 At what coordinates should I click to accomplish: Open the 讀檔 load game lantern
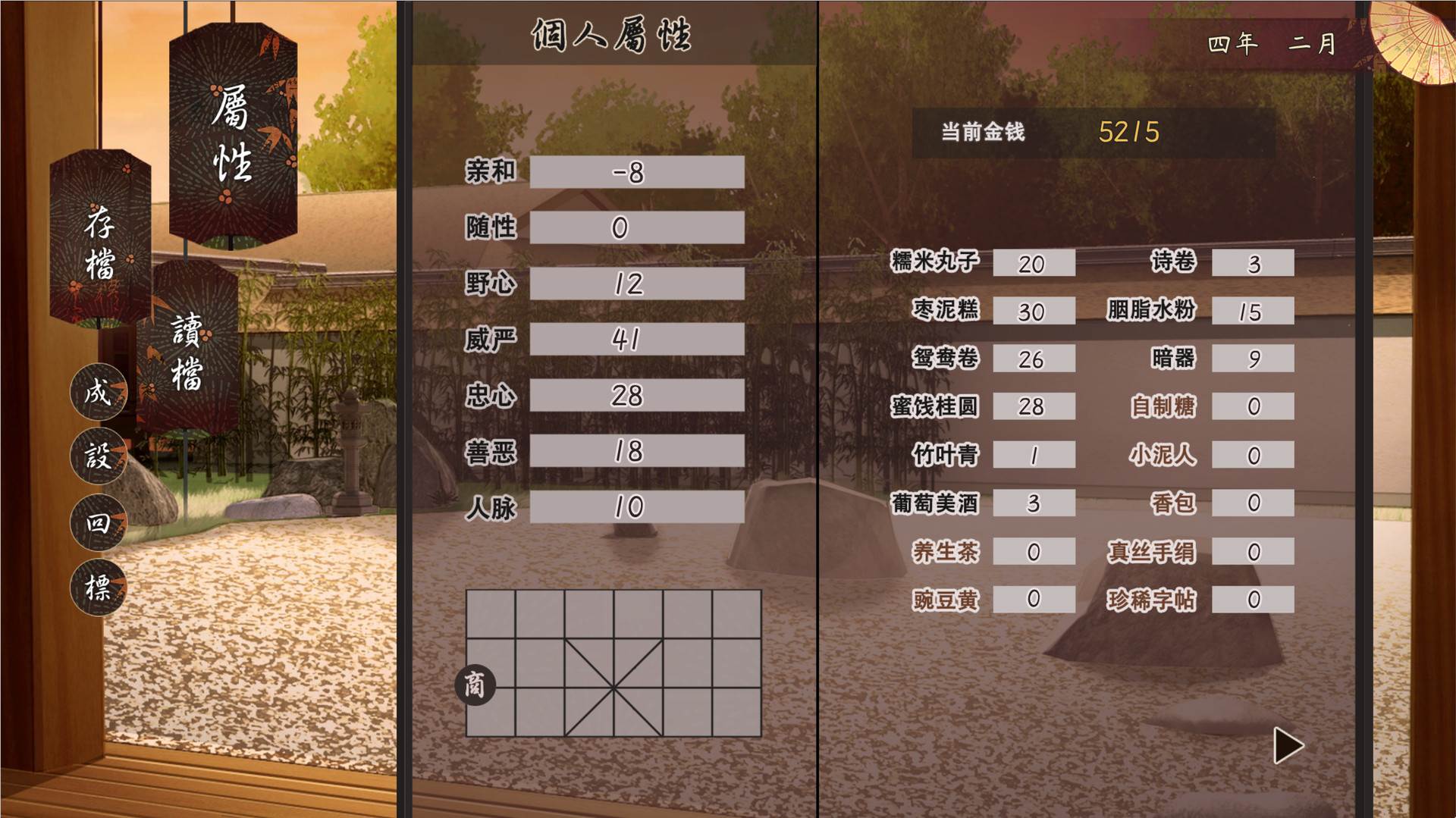coord(188,349)
